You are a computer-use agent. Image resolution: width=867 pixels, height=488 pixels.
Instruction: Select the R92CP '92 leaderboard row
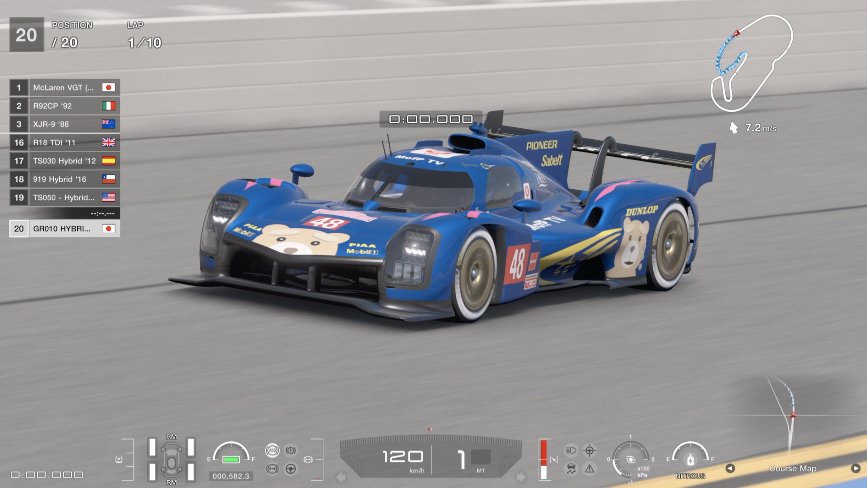pos(65,105)
